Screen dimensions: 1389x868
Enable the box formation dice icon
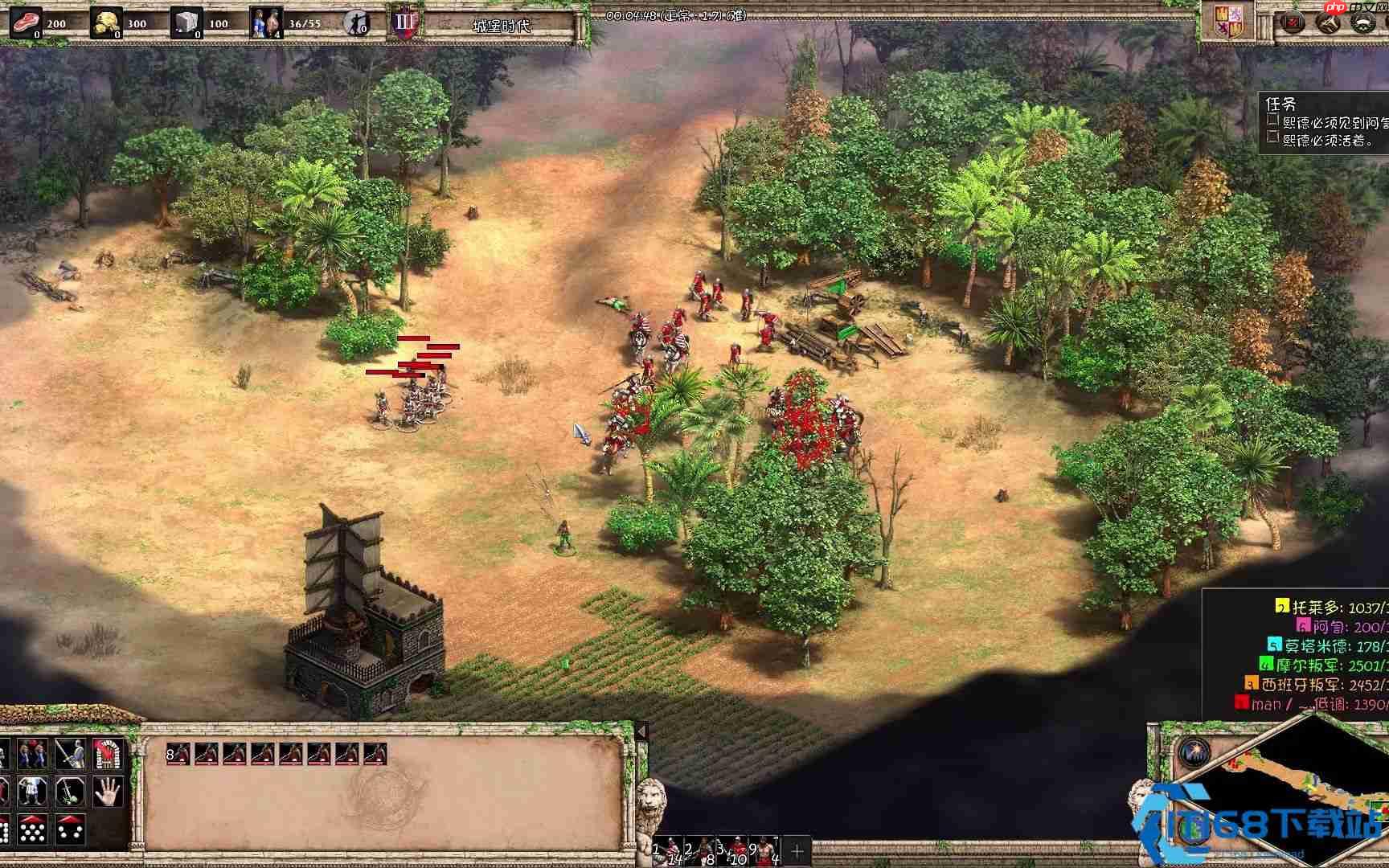[x=32, y=832]
